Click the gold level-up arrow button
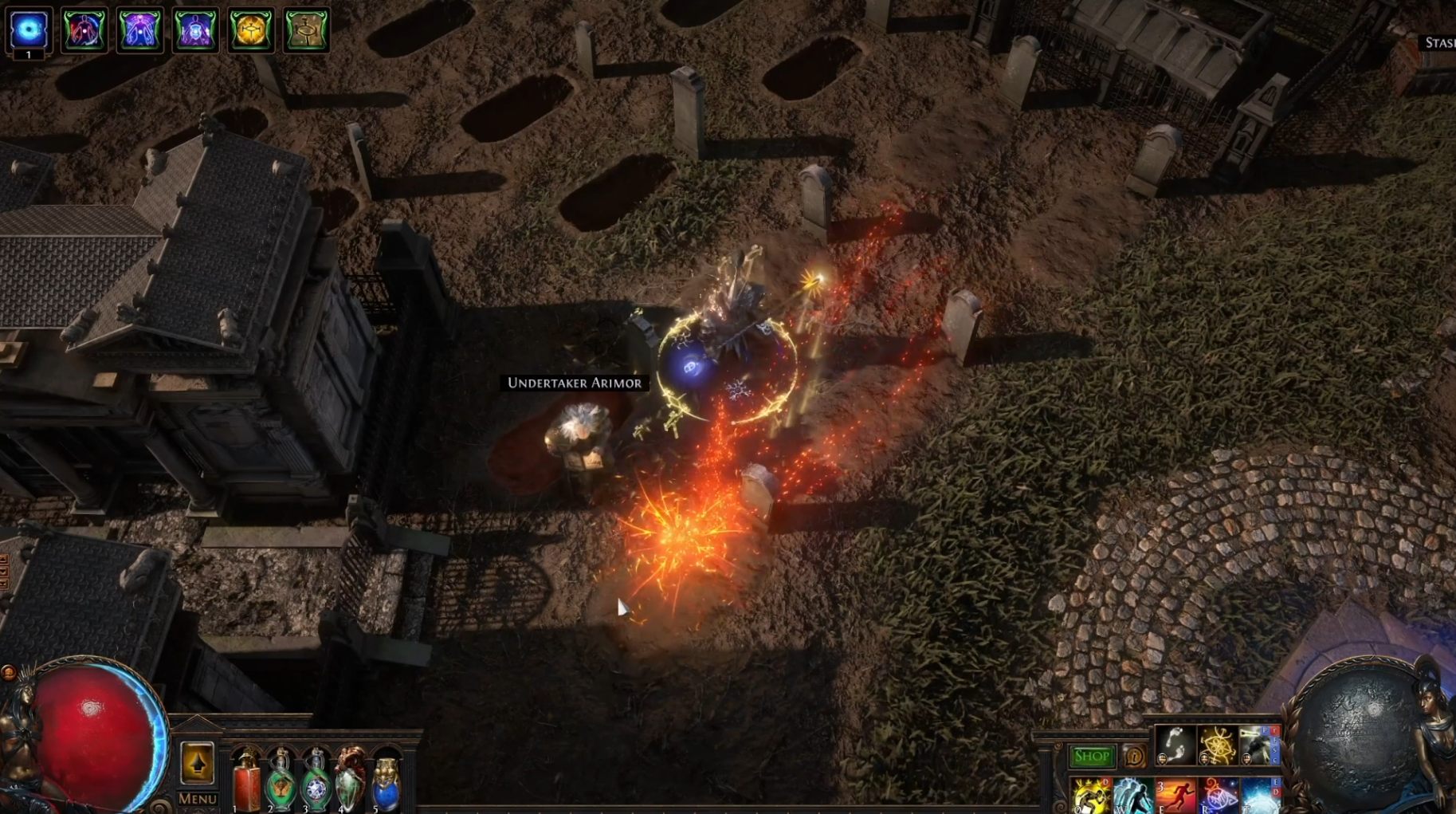The height and width of the screenshot is (814, 1456). pos(197,762)
